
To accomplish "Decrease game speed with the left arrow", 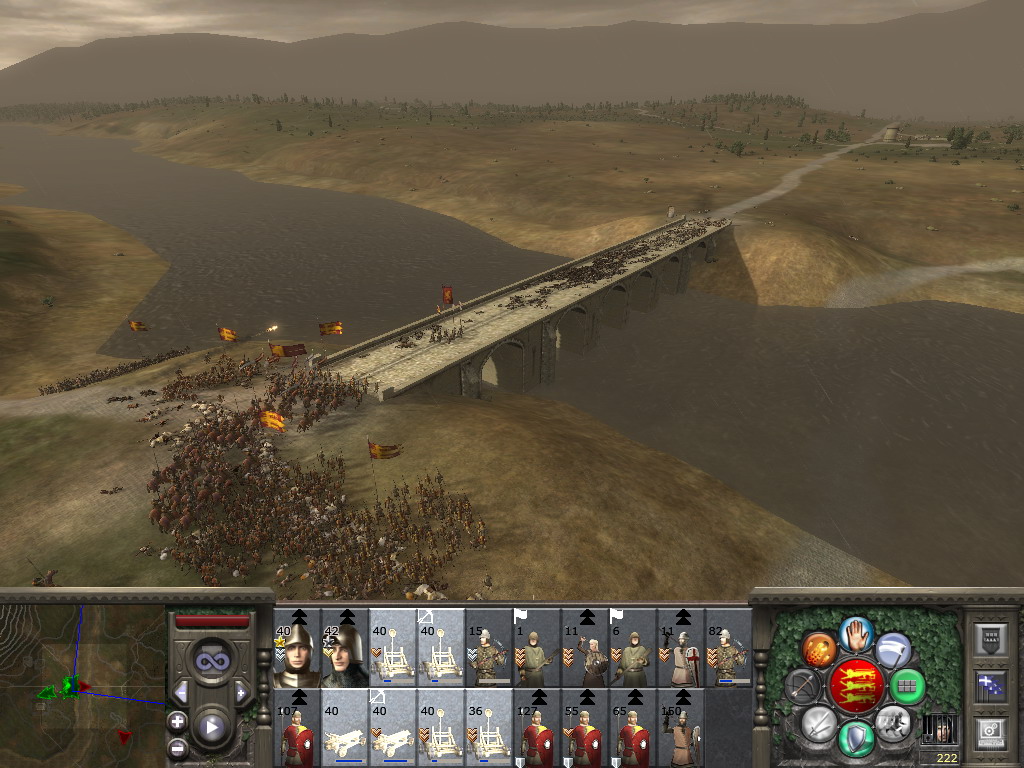I will [182, 692].
